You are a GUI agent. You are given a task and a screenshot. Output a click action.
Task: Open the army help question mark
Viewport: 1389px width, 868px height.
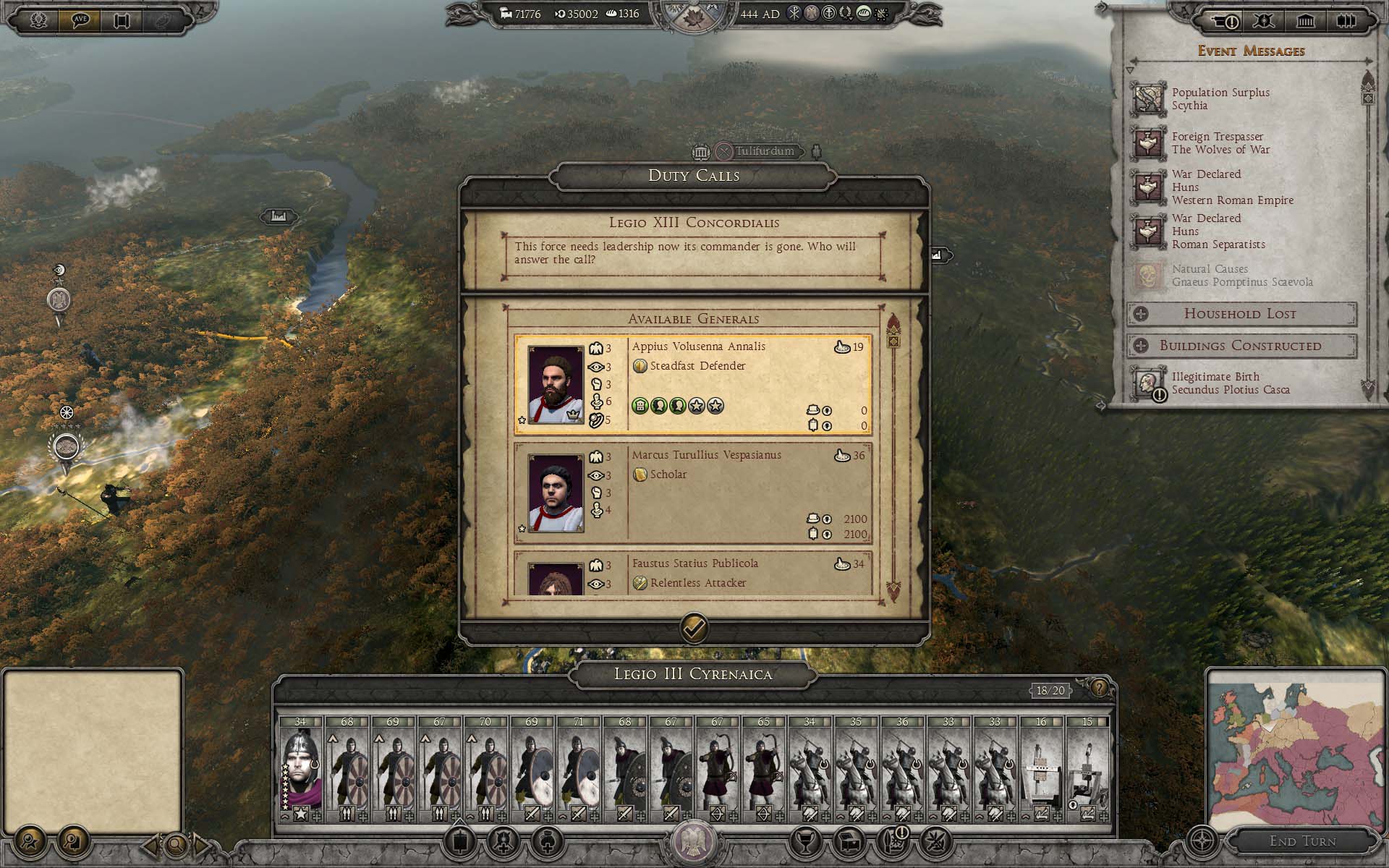pyautogui.click(x=1099, y=688)
